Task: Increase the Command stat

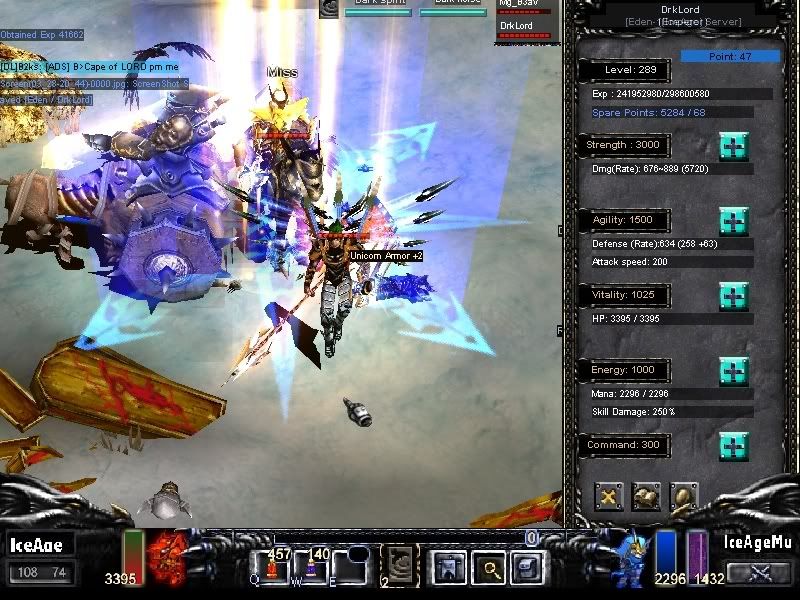Action: pos(733,445)
